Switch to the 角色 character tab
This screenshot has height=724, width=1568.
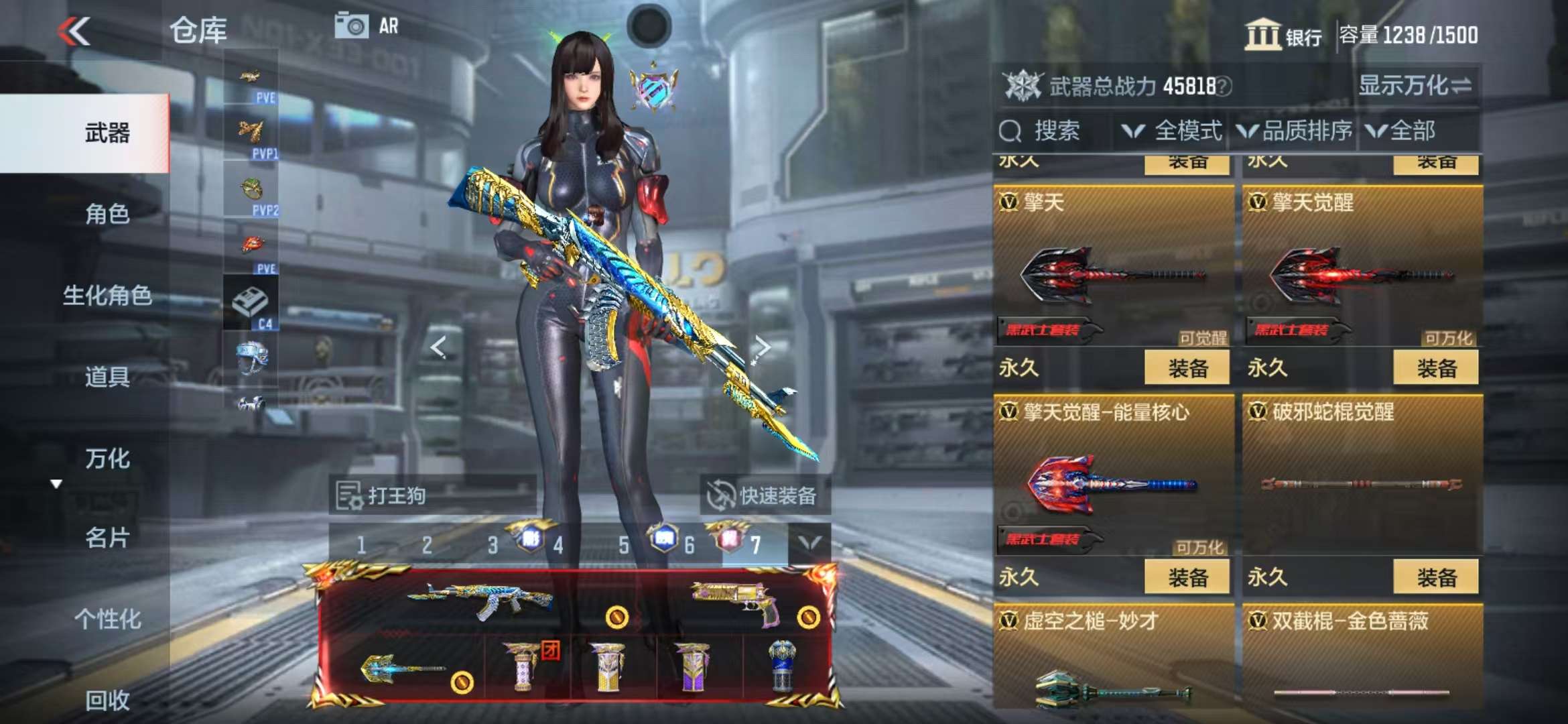(x=107, y=215)
